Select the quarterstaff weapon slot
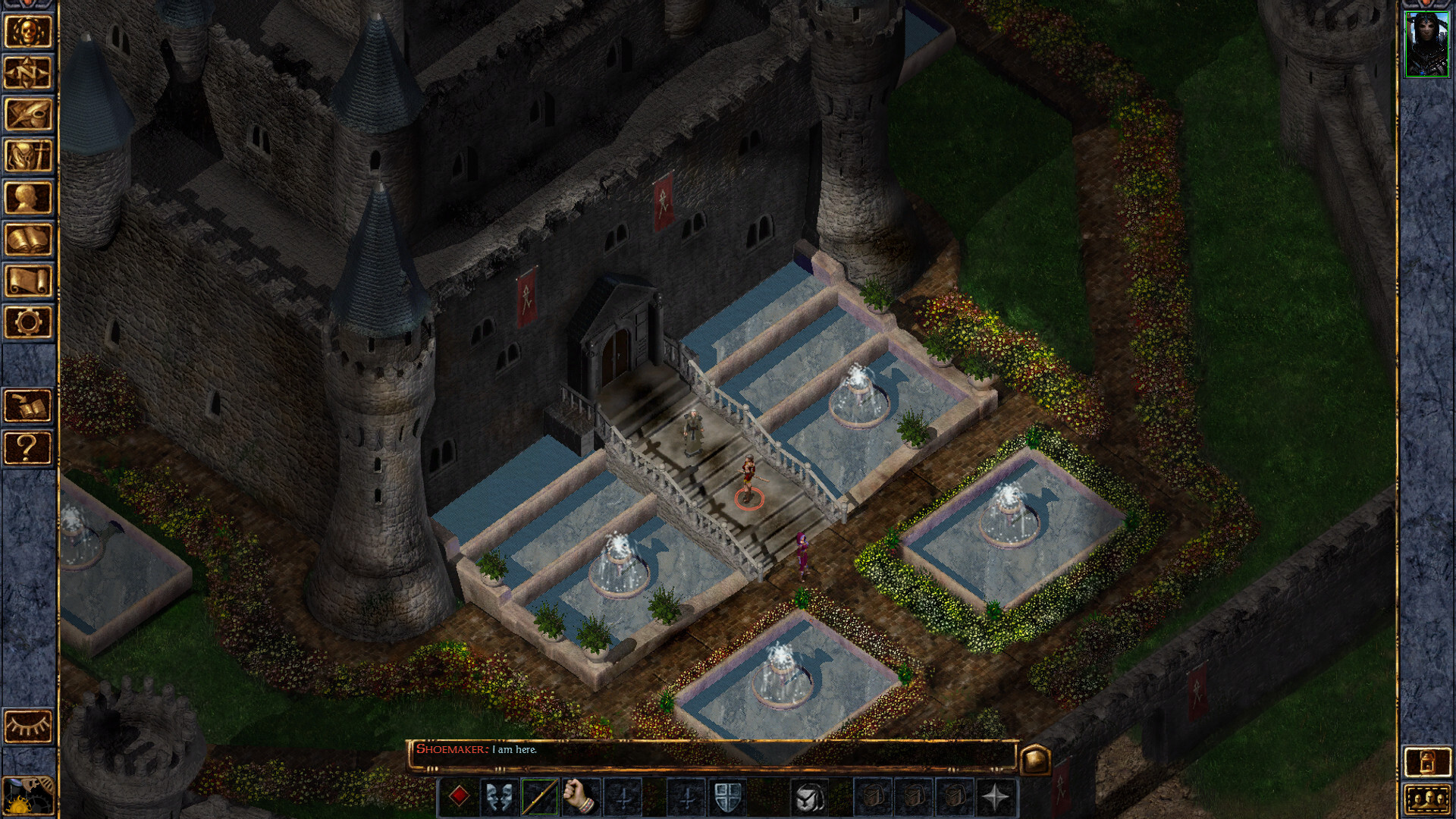The width and height of the screenshot is (1456, 819). pos(540,798)
